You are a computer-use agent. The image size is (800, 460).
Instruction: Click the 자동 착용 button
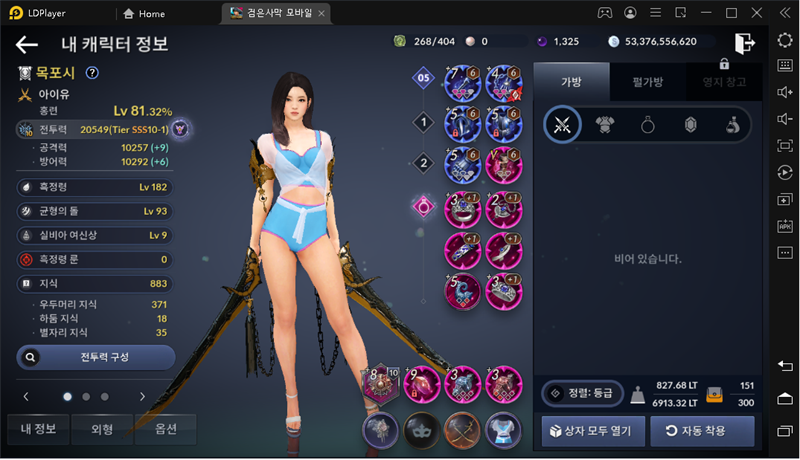tap(702, 431)
